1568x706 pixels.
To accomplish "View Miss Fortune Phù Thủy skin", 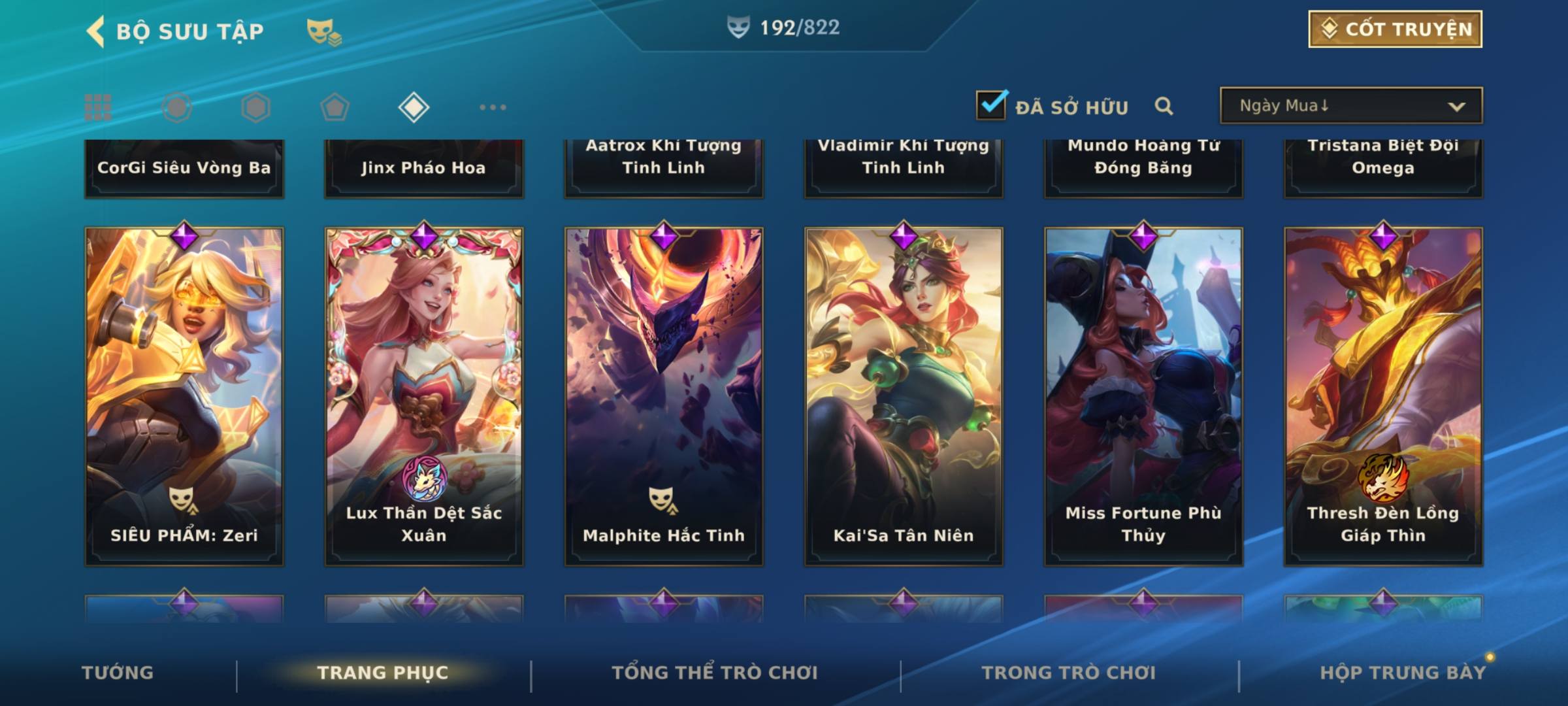I will [x=1143, y=396].
